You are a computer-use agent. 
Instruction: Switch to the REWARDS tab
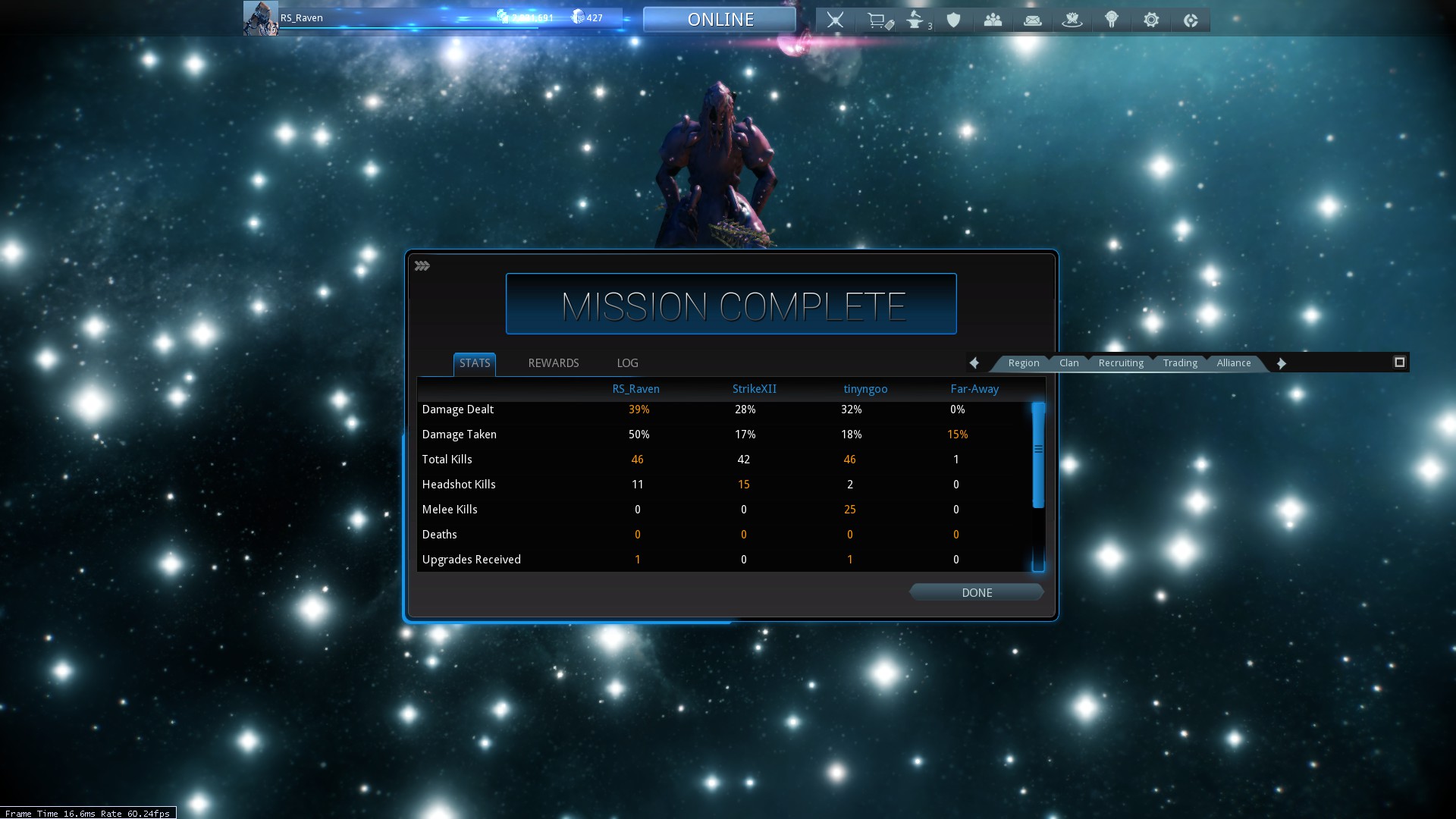553,363
